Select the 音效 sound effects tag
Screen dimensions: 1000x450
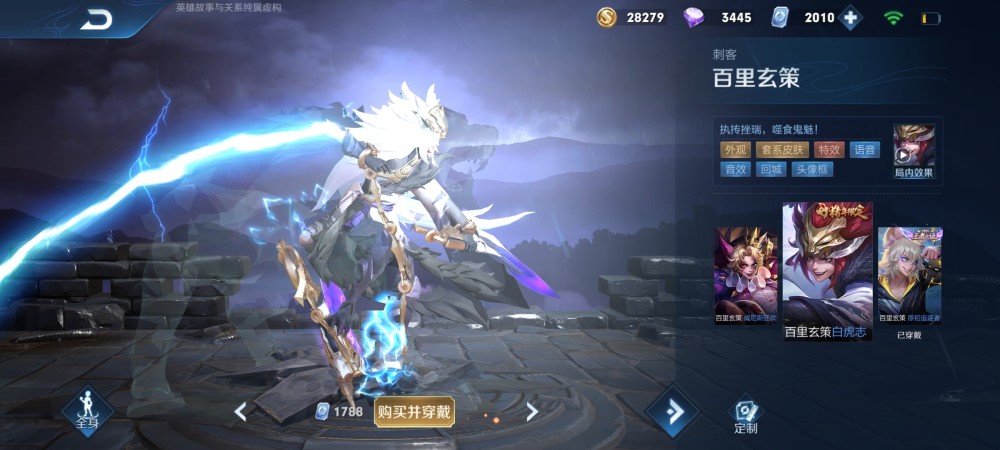735,169
